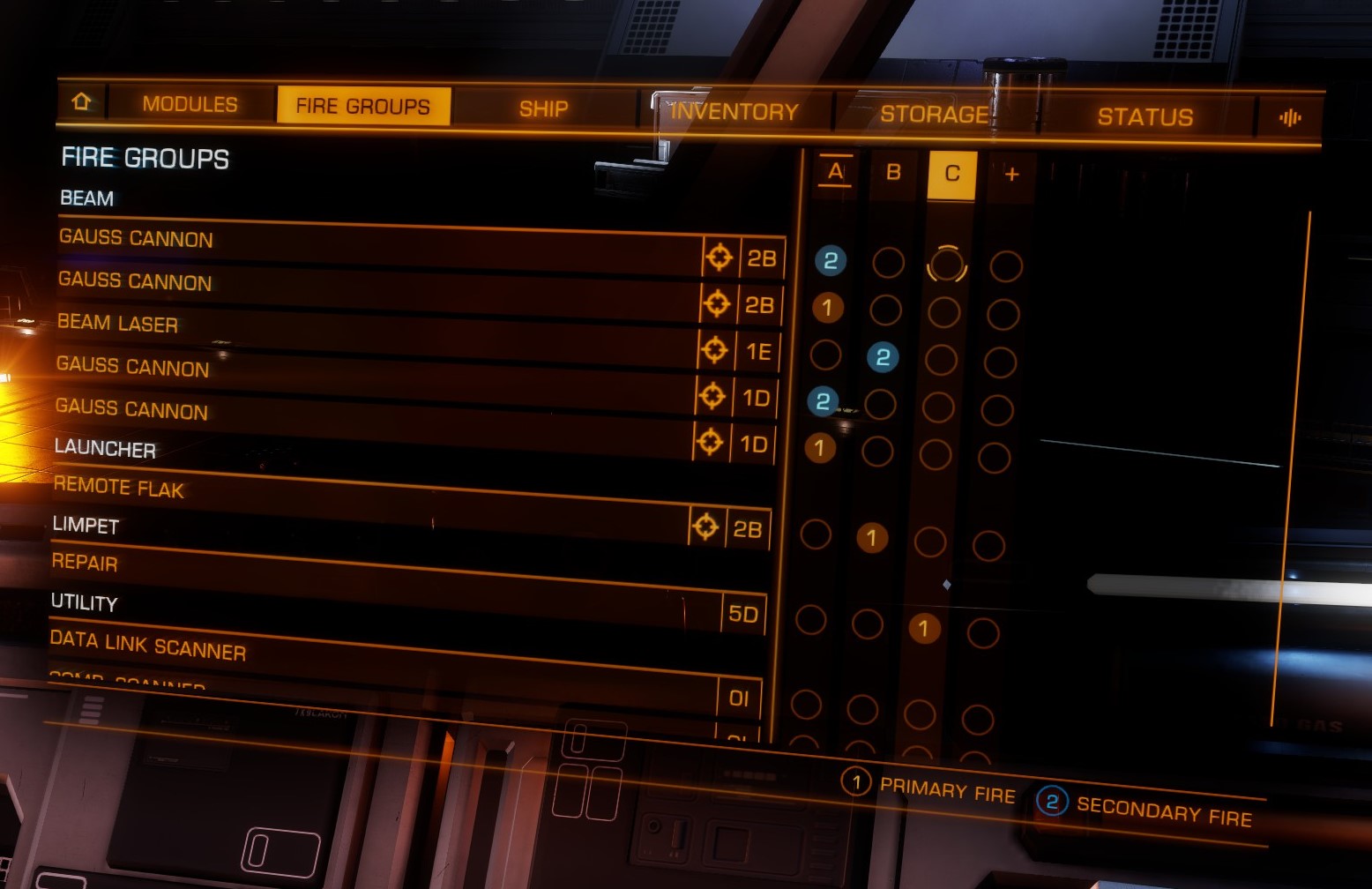The width and height of the screenshot is (1372, 889).
Task: Show the Status tab
Action: (1145, 117)
